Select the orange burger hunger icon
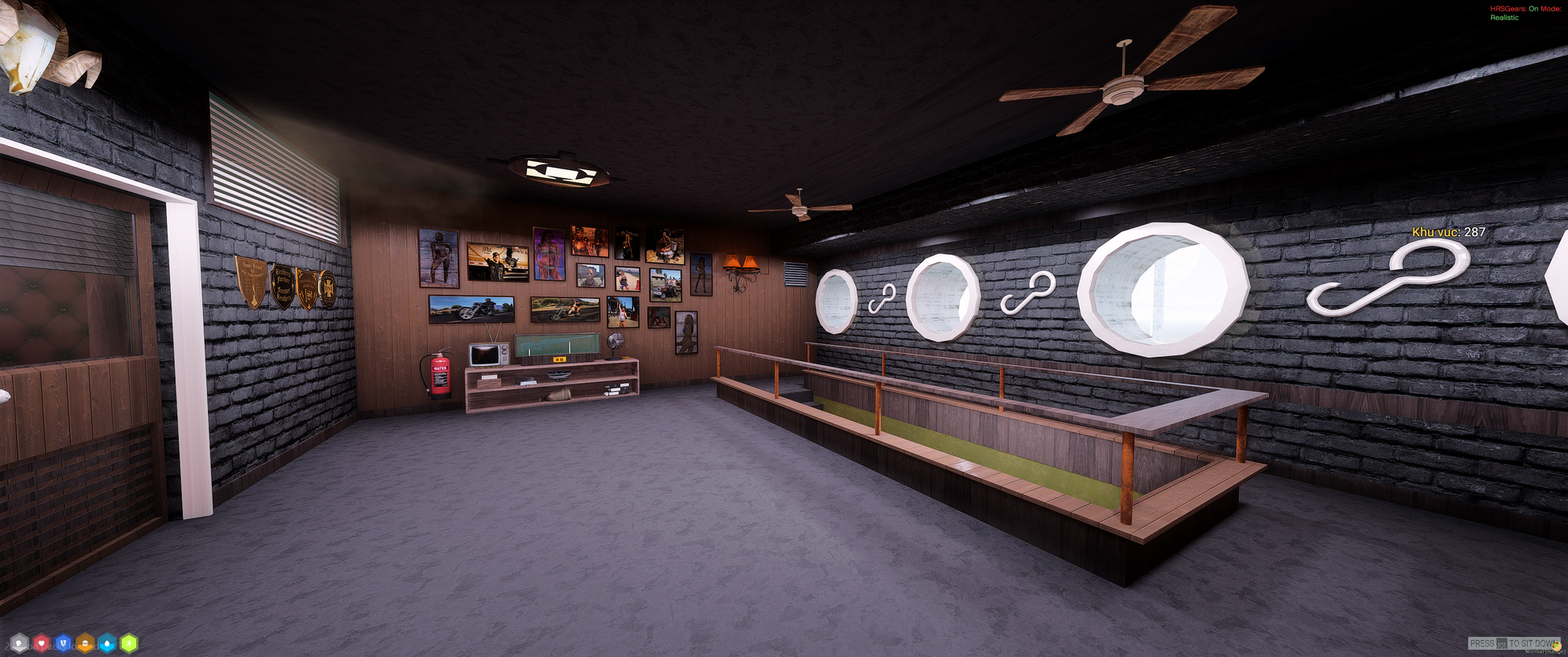The image size is (1568, 657). [x=85, y=643]
